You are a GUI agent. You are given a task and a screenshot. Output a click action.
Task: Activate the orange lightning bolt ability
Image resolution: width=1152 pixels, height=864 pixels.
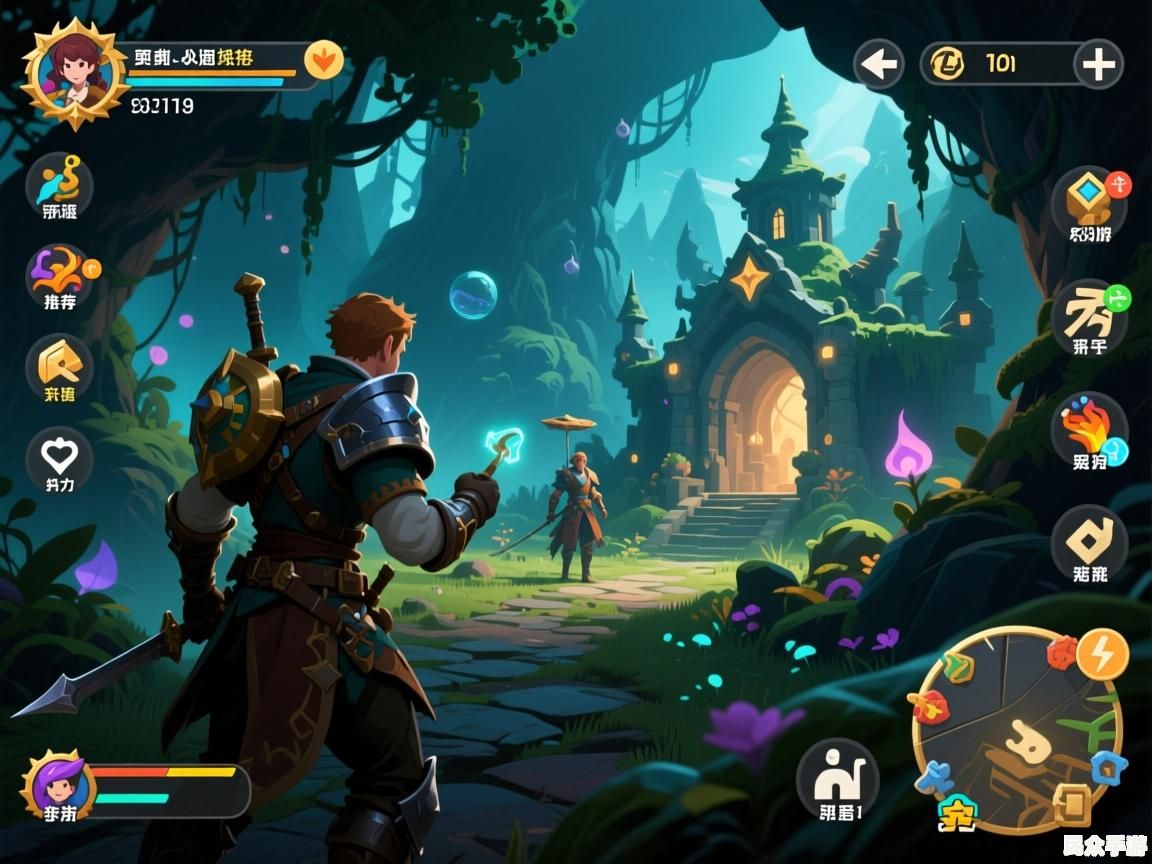coord(1103,654)
